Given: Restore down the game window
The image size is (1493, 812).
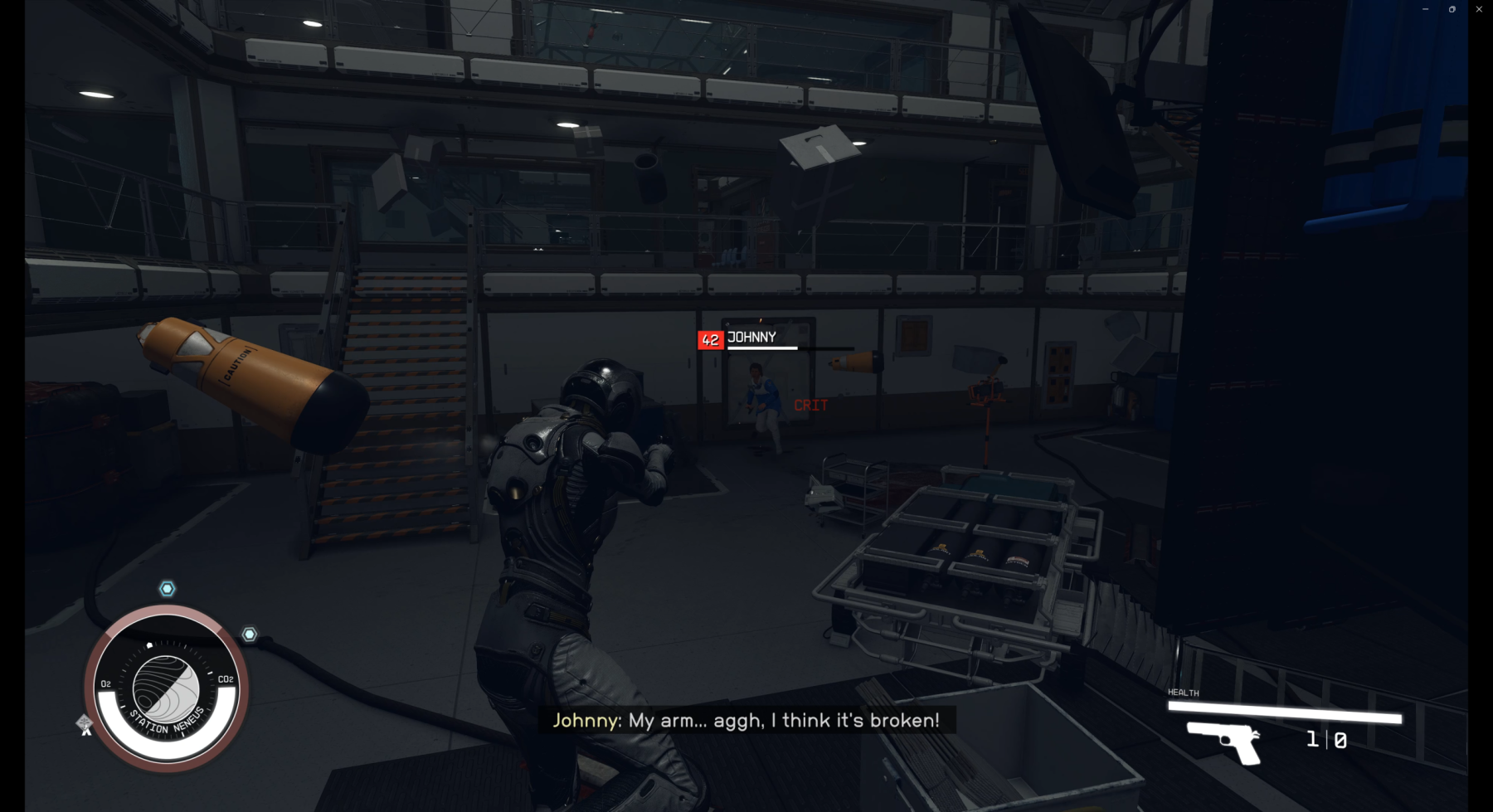Looking at the screenshot, I should pyautogui.click(x=1452, y=9).
